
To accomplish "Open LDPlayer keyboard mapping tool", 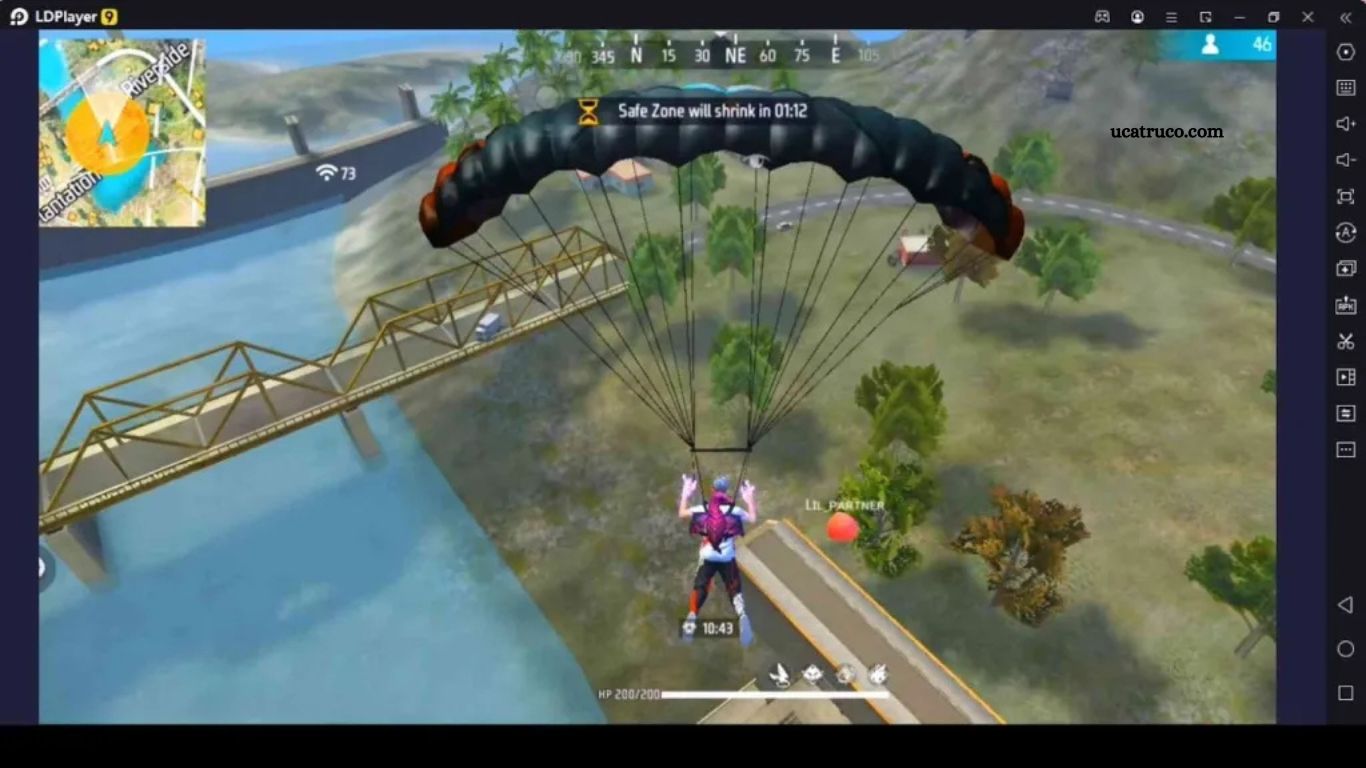I will point(1345,87).
